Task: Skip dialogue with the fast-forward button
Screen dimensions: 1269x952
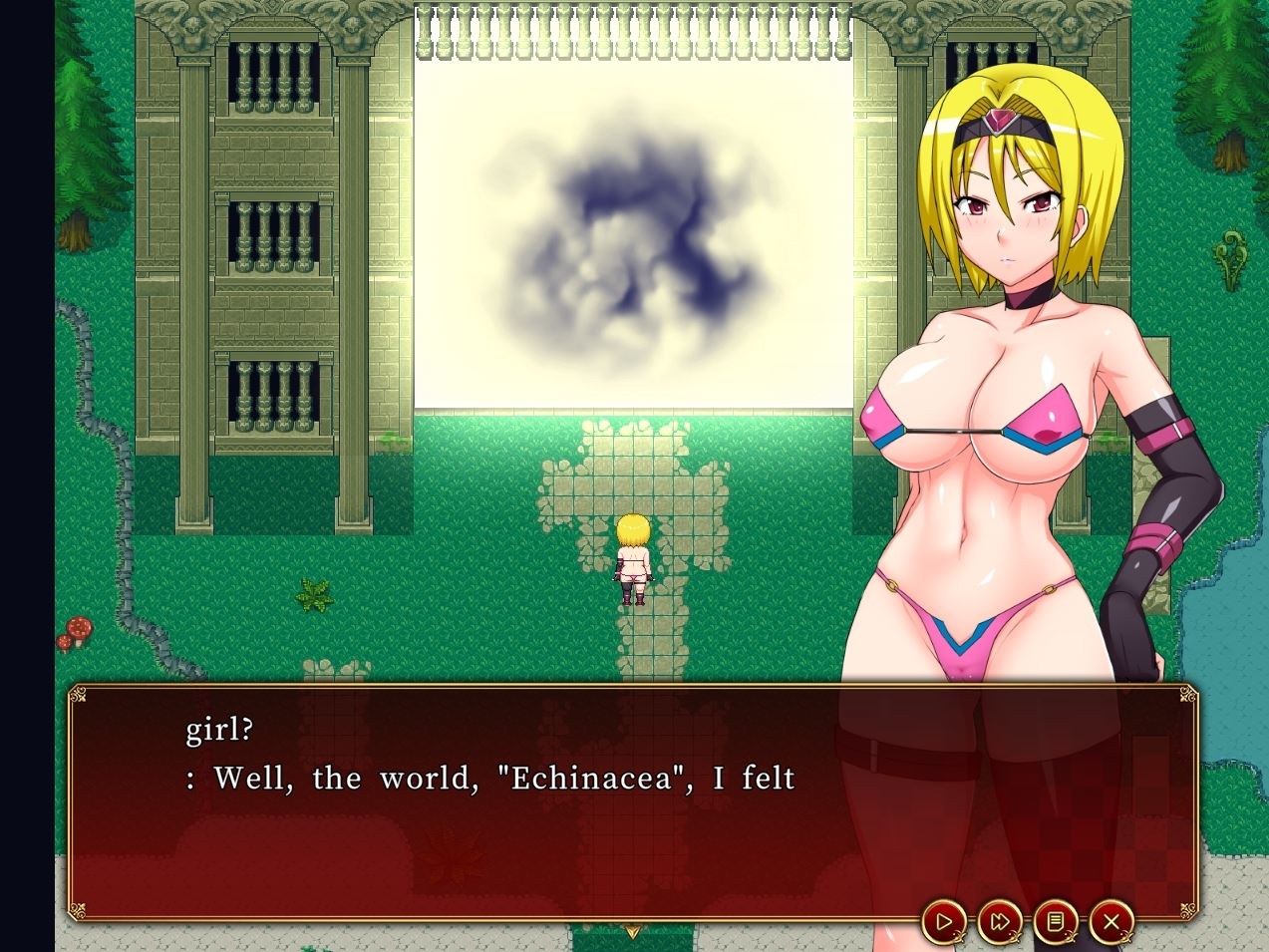Action: click(x=1000, y=921)
